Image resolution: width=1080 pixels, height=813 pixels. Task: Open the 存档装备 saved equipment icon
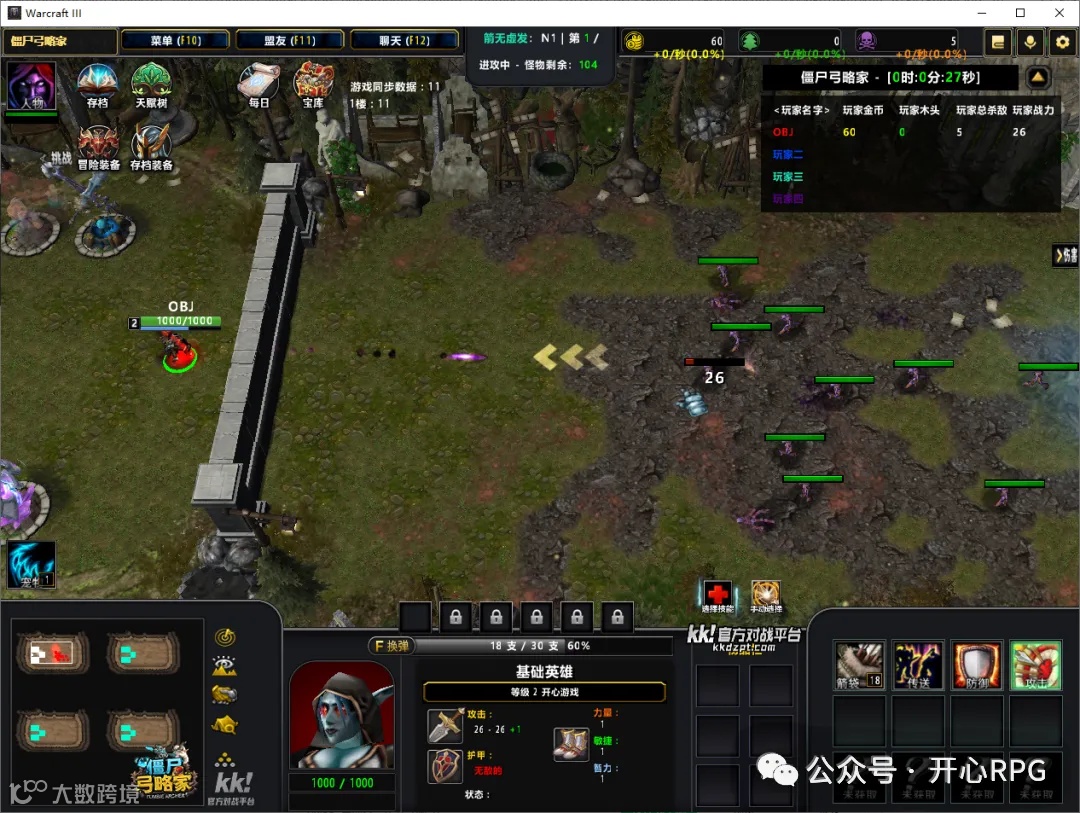tap(151, 146)
